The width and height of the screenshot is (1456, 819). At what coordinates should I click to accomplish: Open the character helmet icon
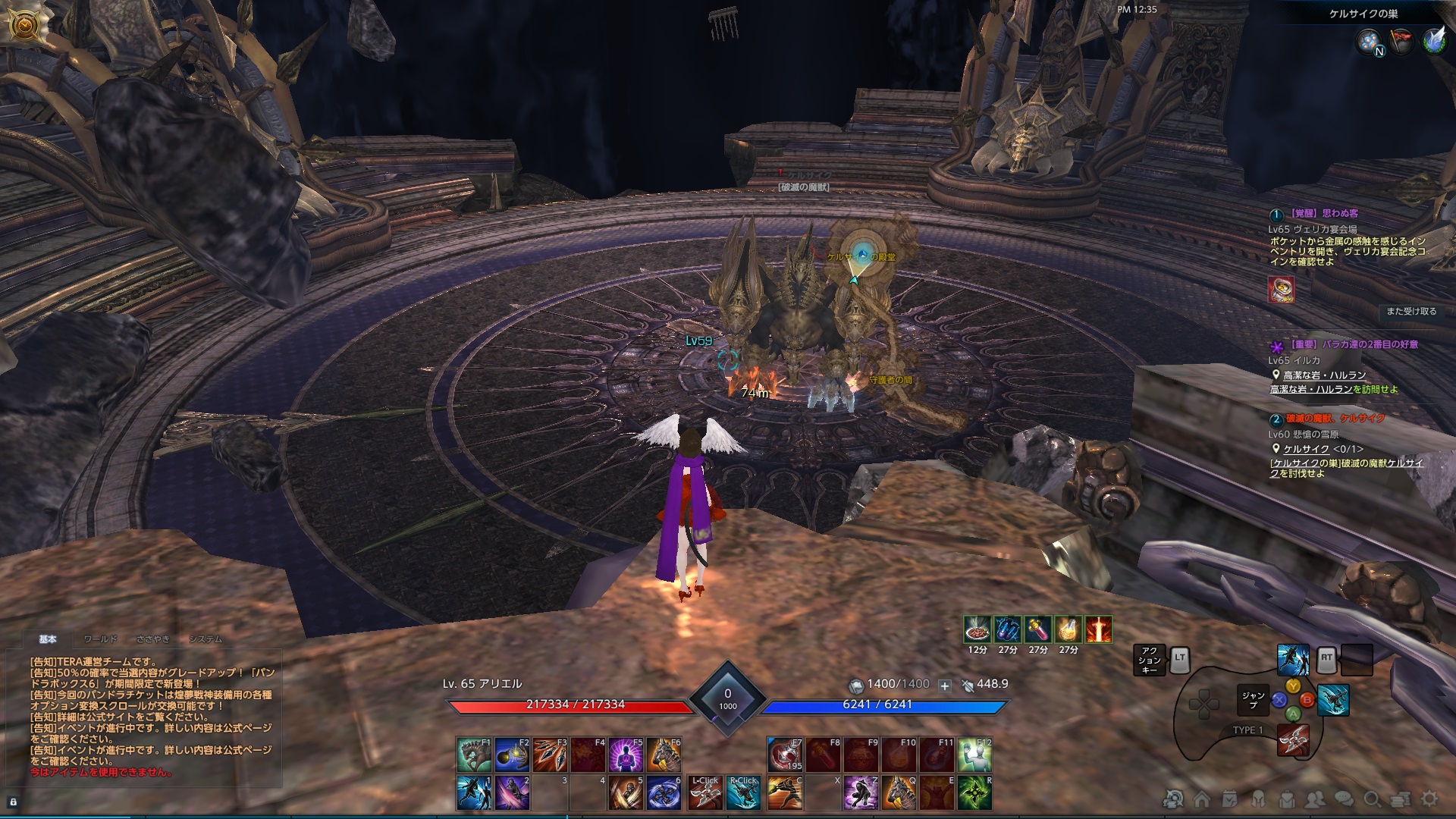[1257, 799]
